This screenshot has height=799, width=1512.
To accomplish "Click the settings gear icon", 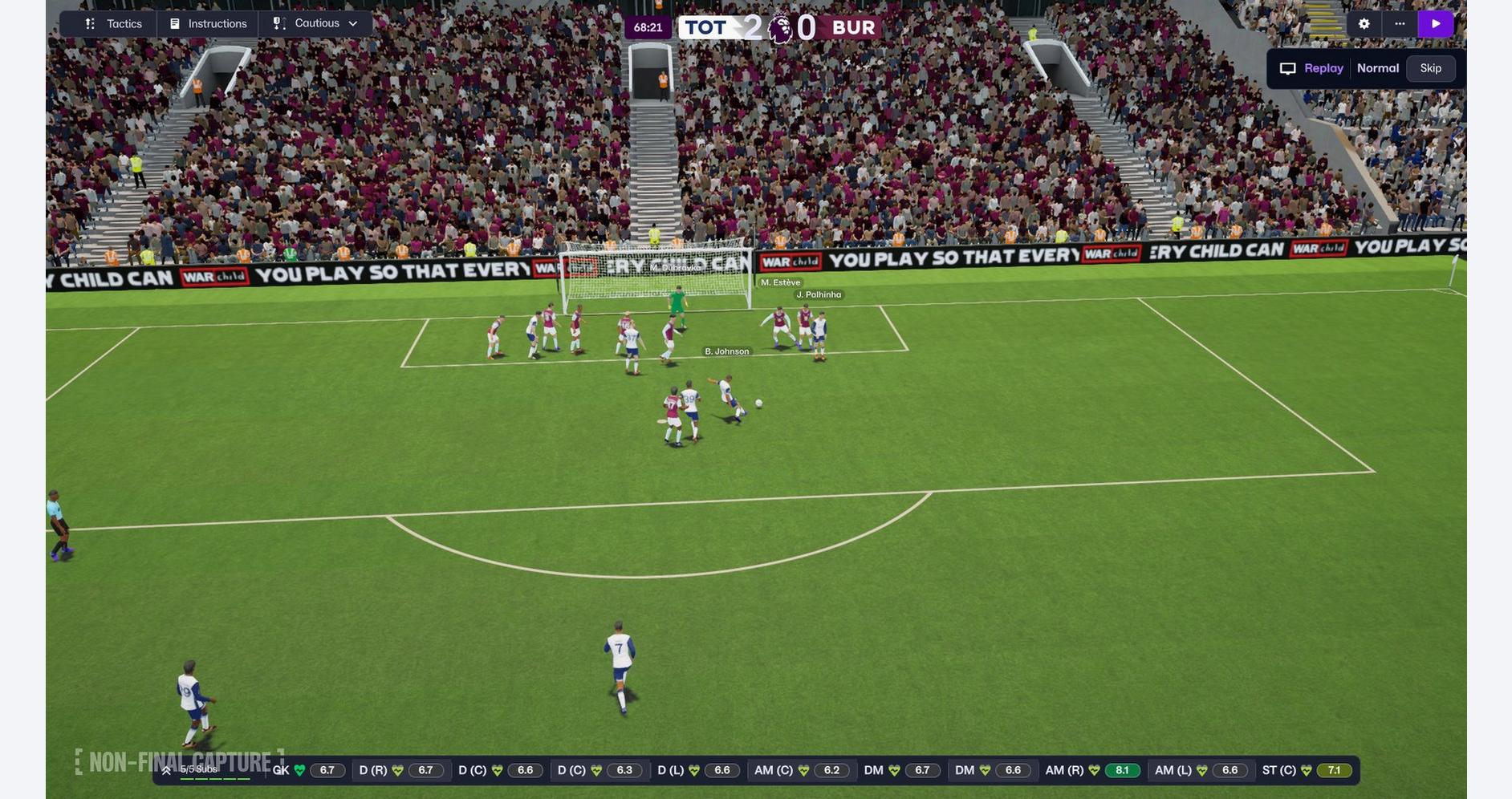I will click(1364, 22).
